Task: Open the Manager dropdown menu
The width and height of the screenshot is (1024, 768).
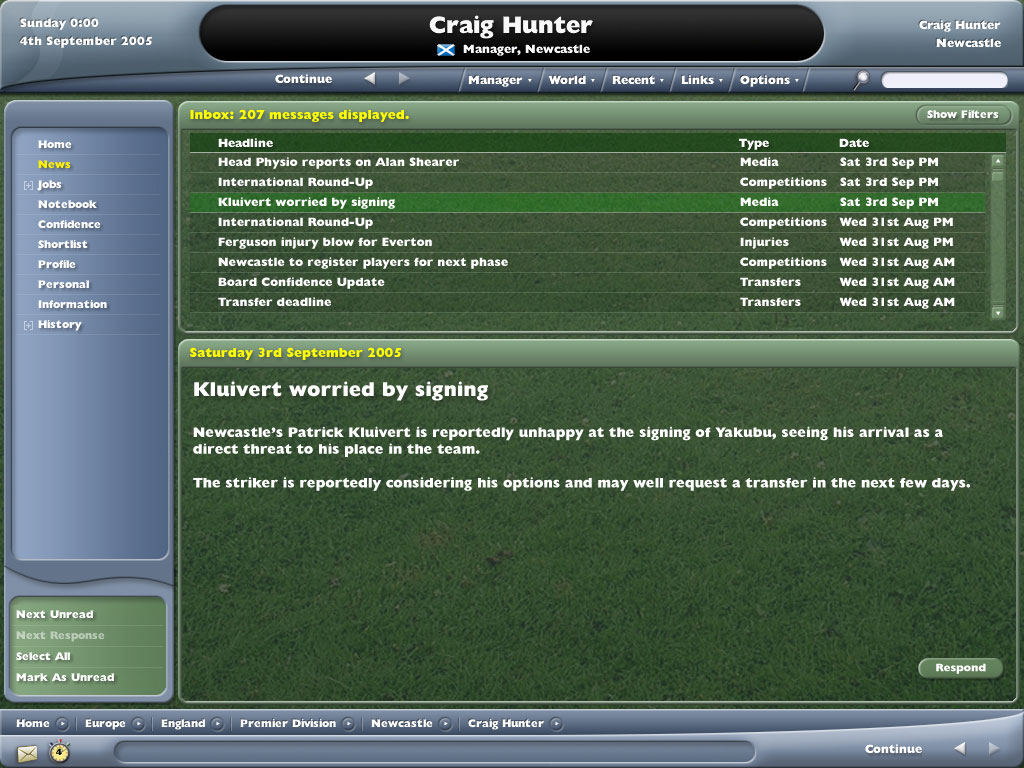Action: (499, 80)
